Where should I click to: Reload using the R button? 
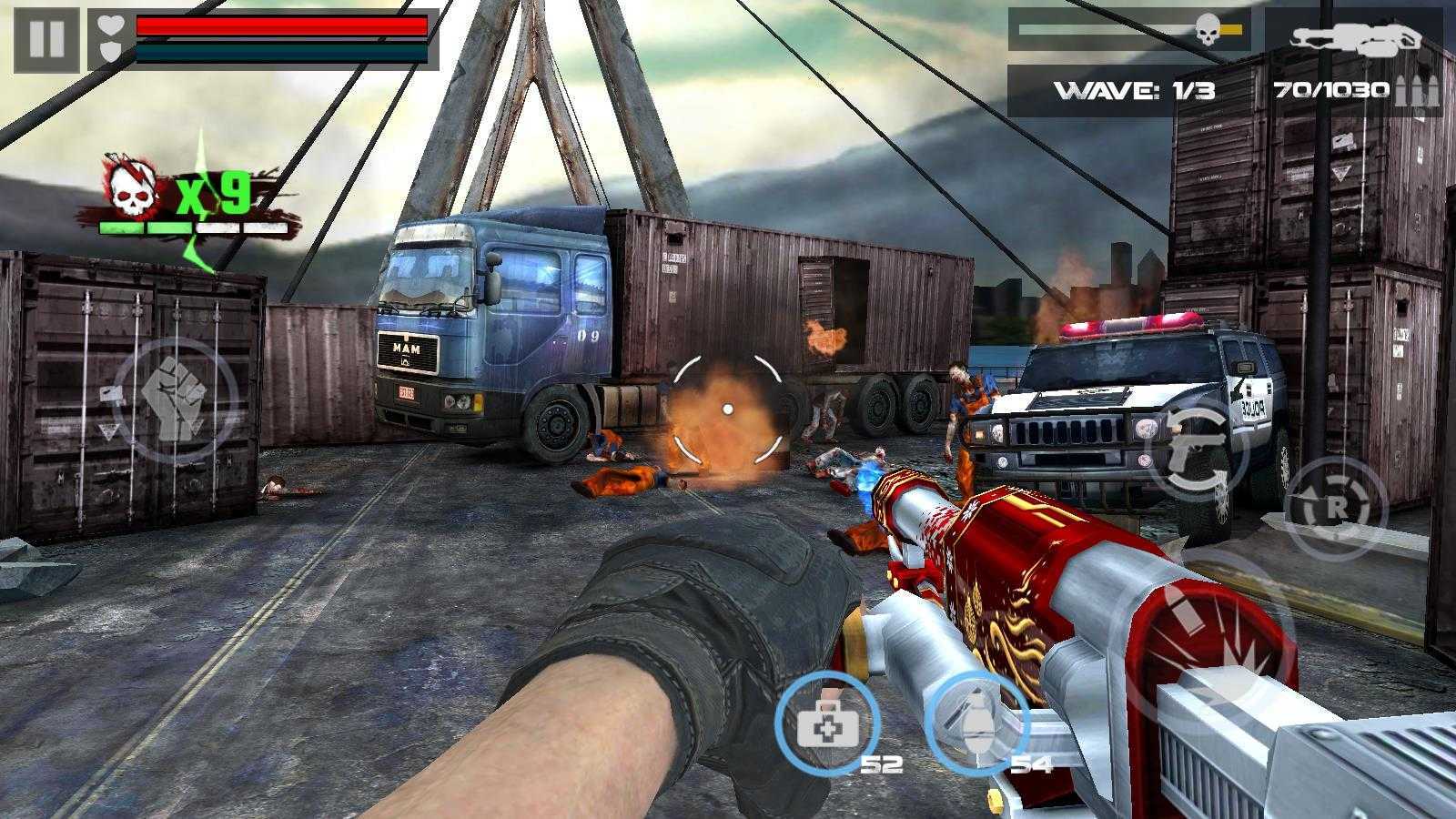tap(1335, 508)
